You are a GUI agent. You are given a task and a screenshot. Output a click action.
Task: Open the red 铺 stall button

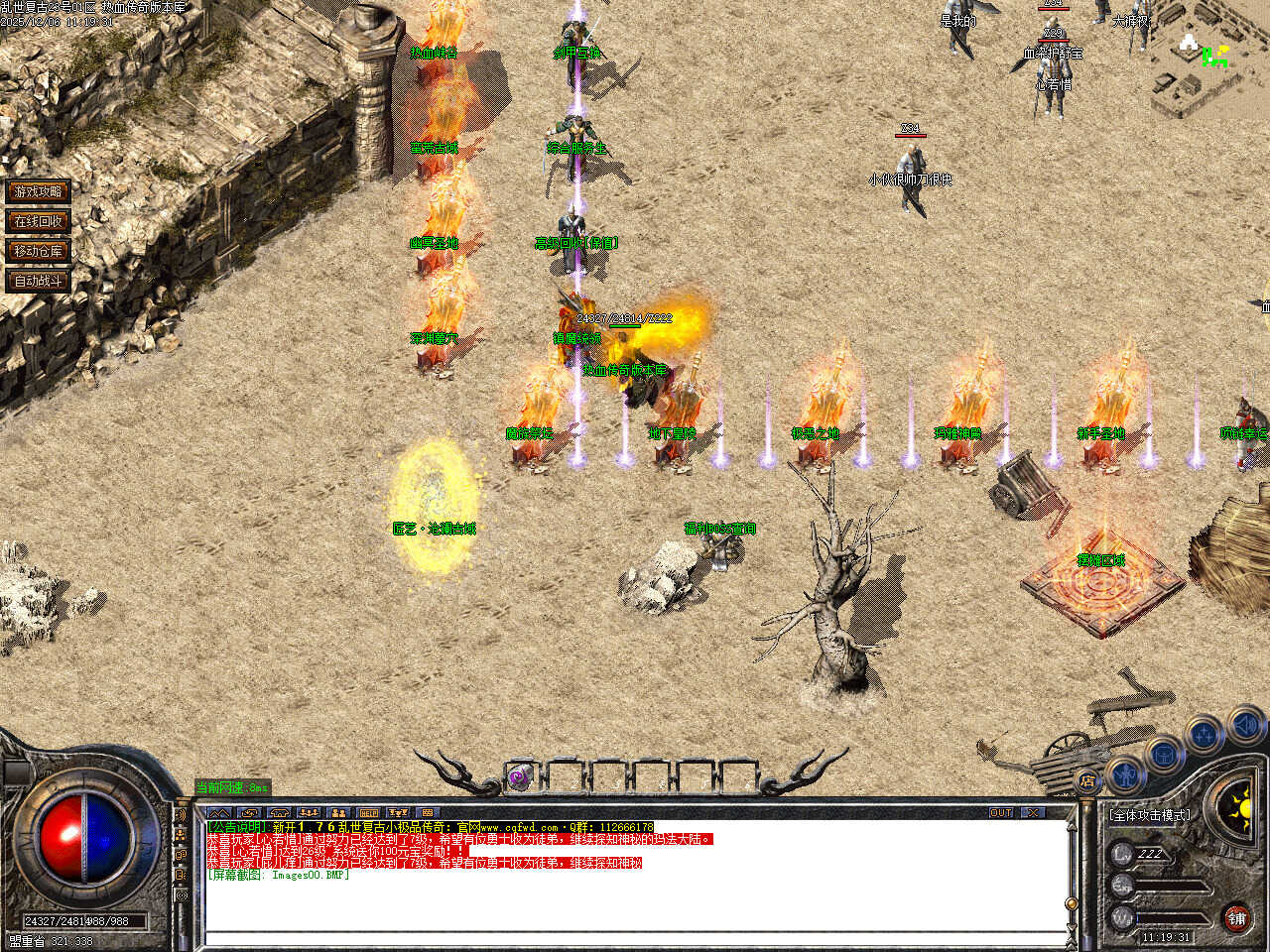tap(1236, 919)
